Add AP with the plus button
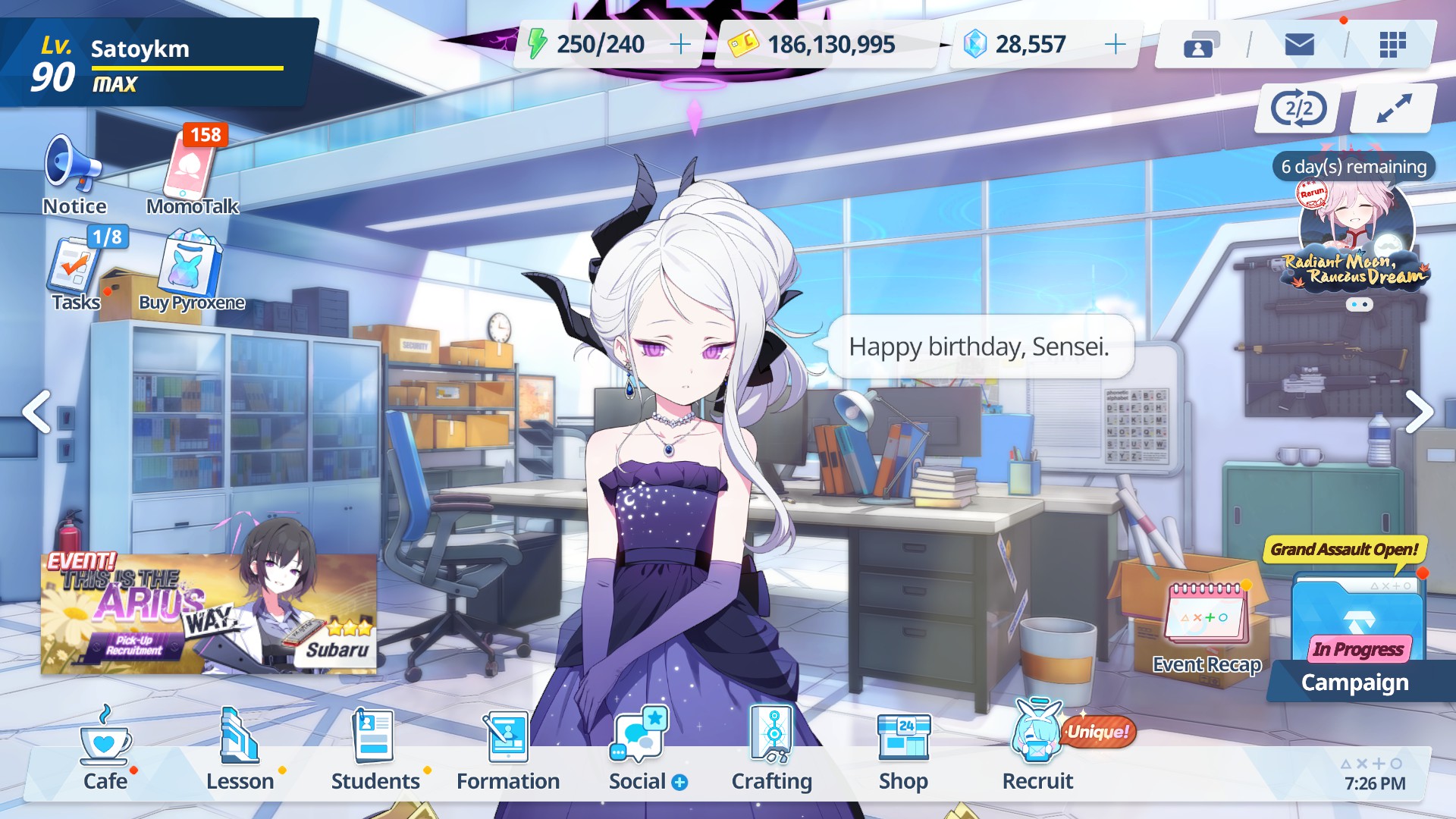This screenshot has height=819, width=1456. coord(680,45)
